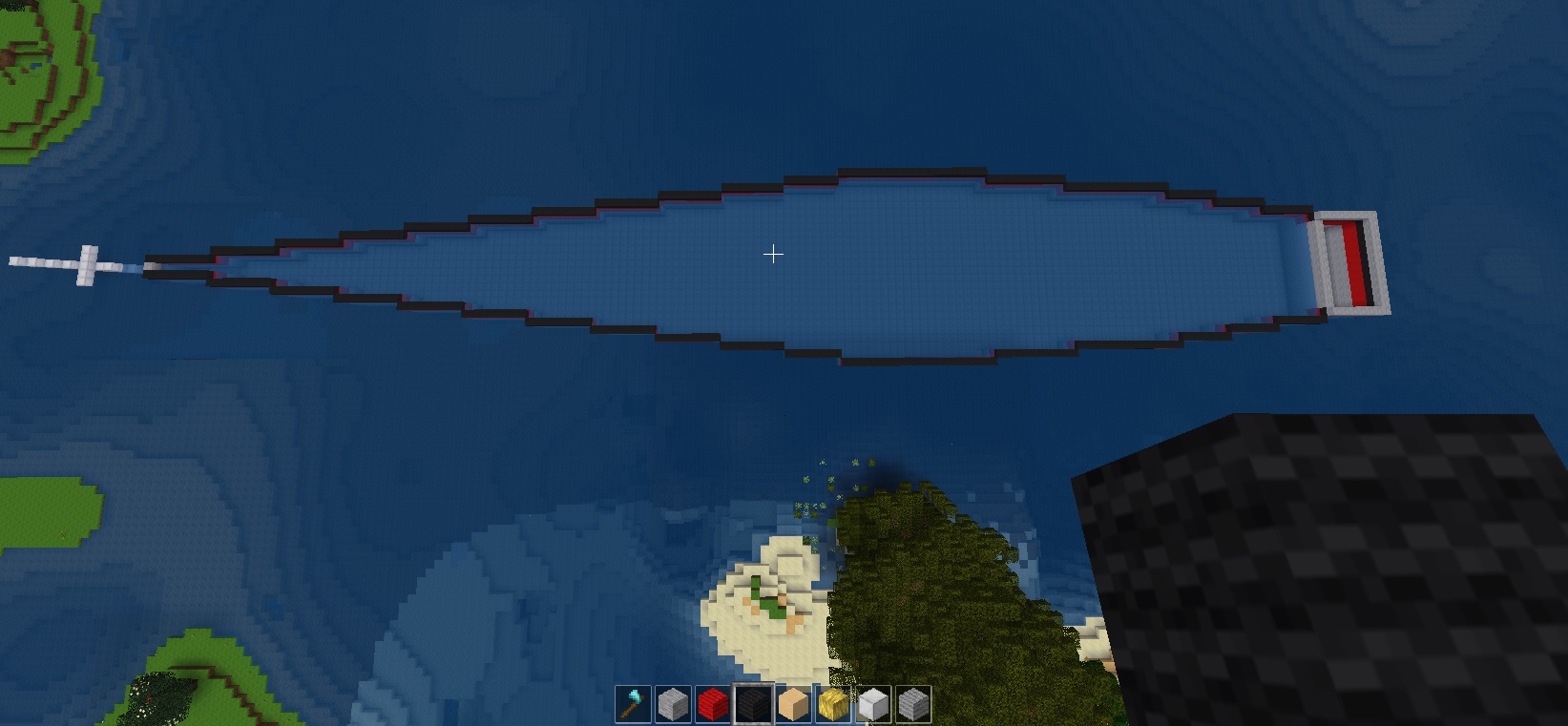Viewport: 1568px width, 726px height.
Task: Select the white quartz block in the hotbar
Action: pyautogui.click(x=874, y=703)
